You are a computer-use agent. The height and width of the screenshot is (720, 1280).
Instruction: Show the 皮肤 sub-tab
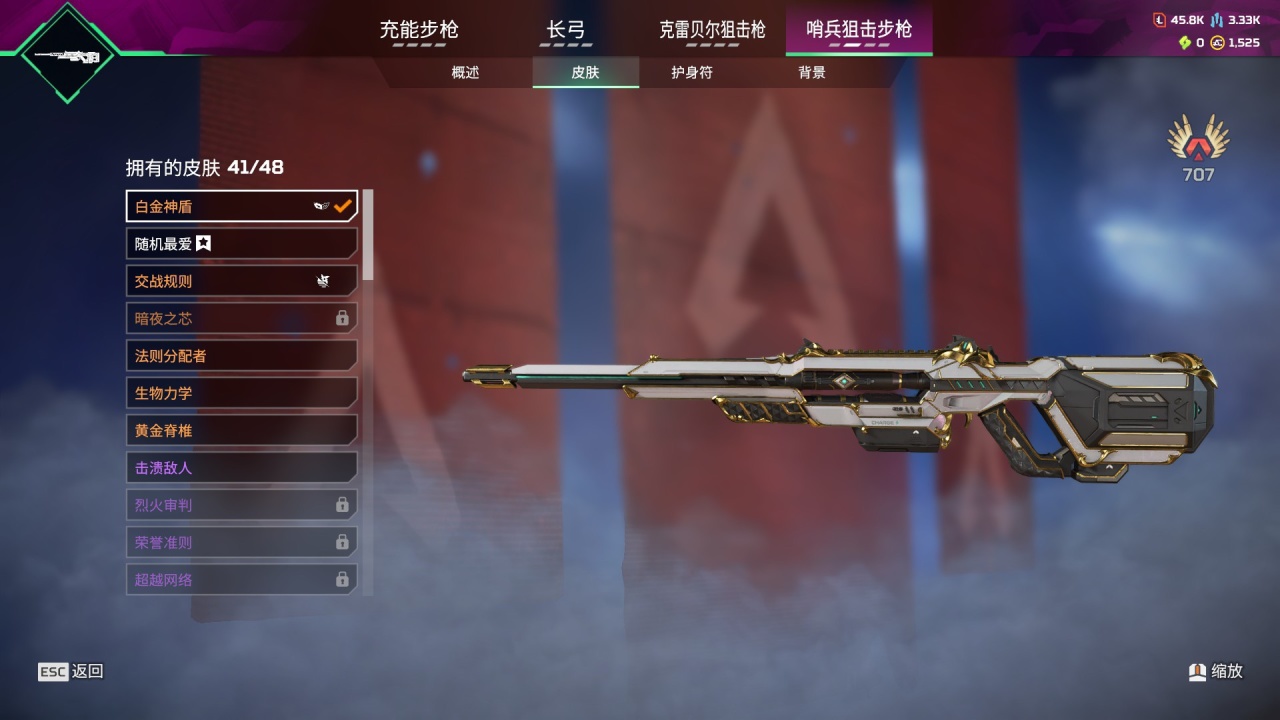585,73
